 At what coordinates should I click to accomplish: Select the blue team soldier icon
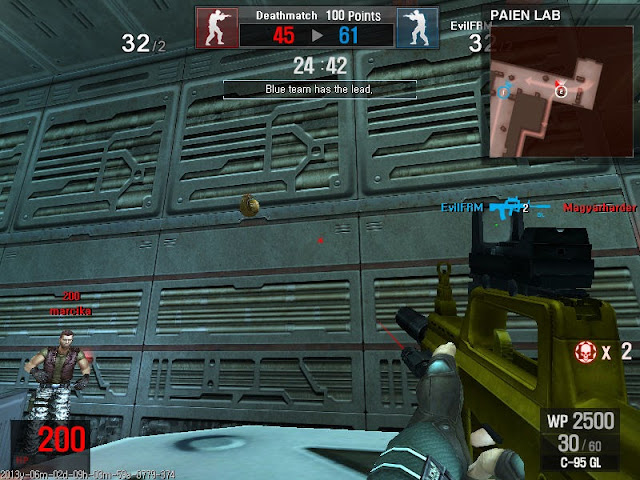(x=412, y=27)
